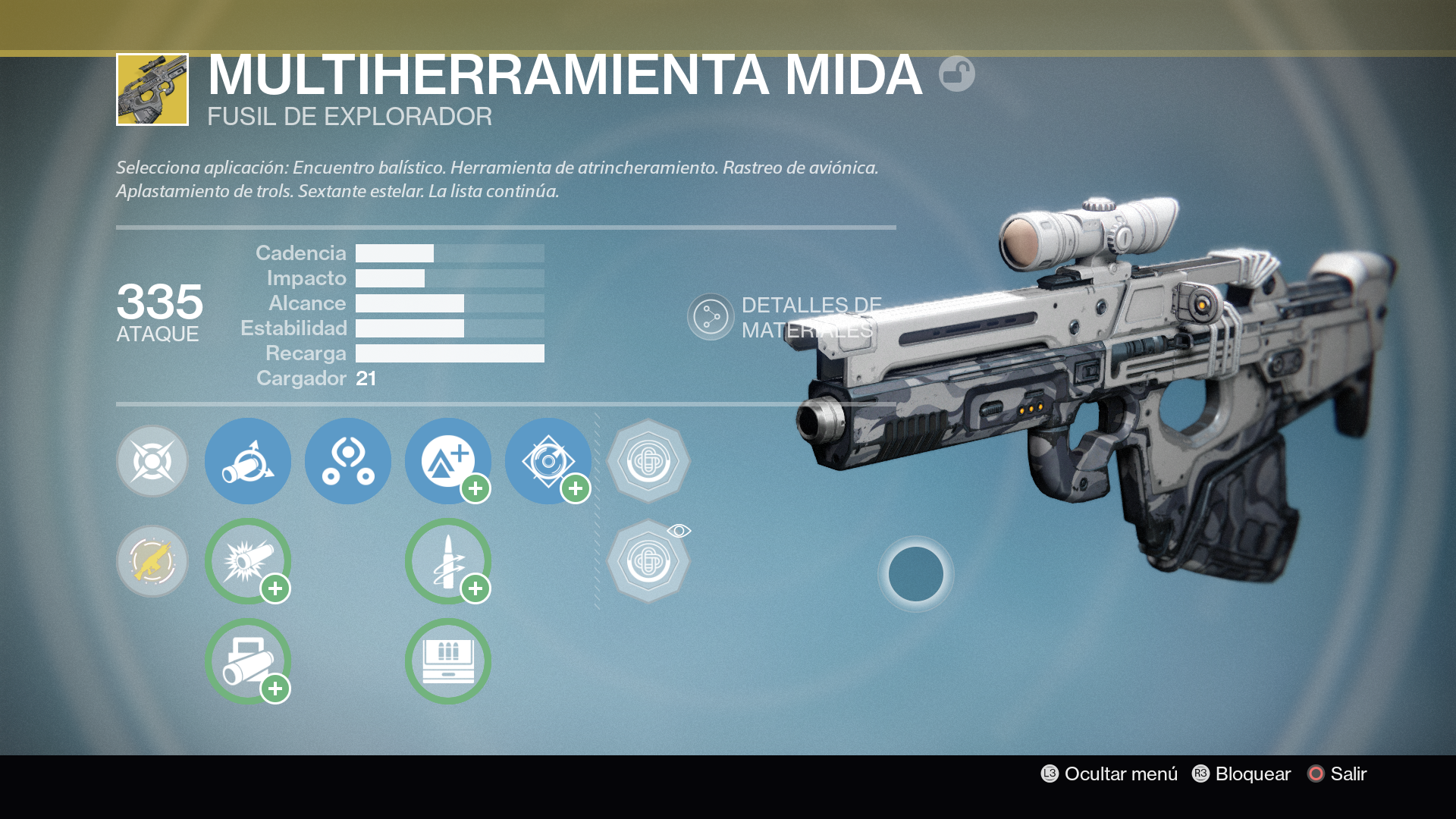Screen dimensions: 1456x819
Task: Click the Recarga stat bar
Action: [x=450, y=353]
